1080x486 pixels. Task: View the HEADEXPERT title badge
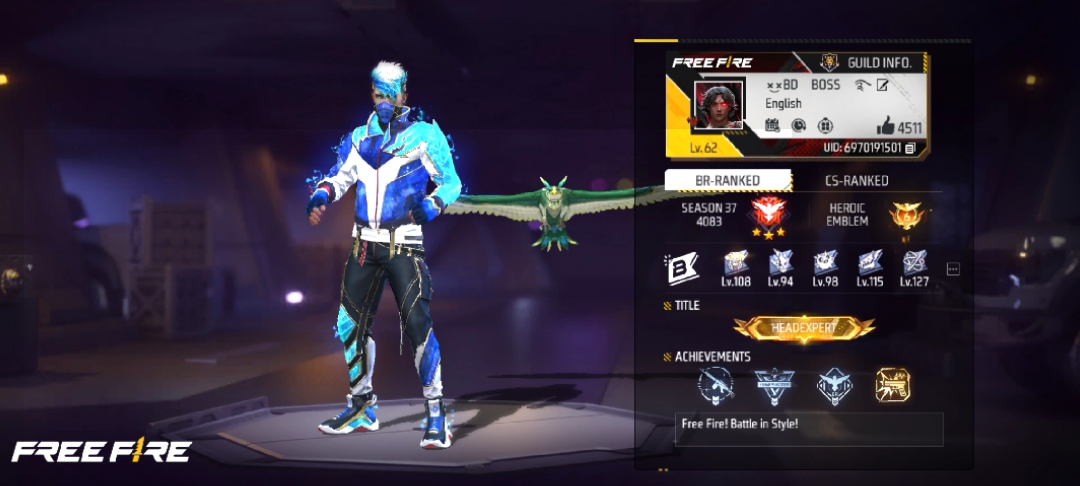pos(804,328)
